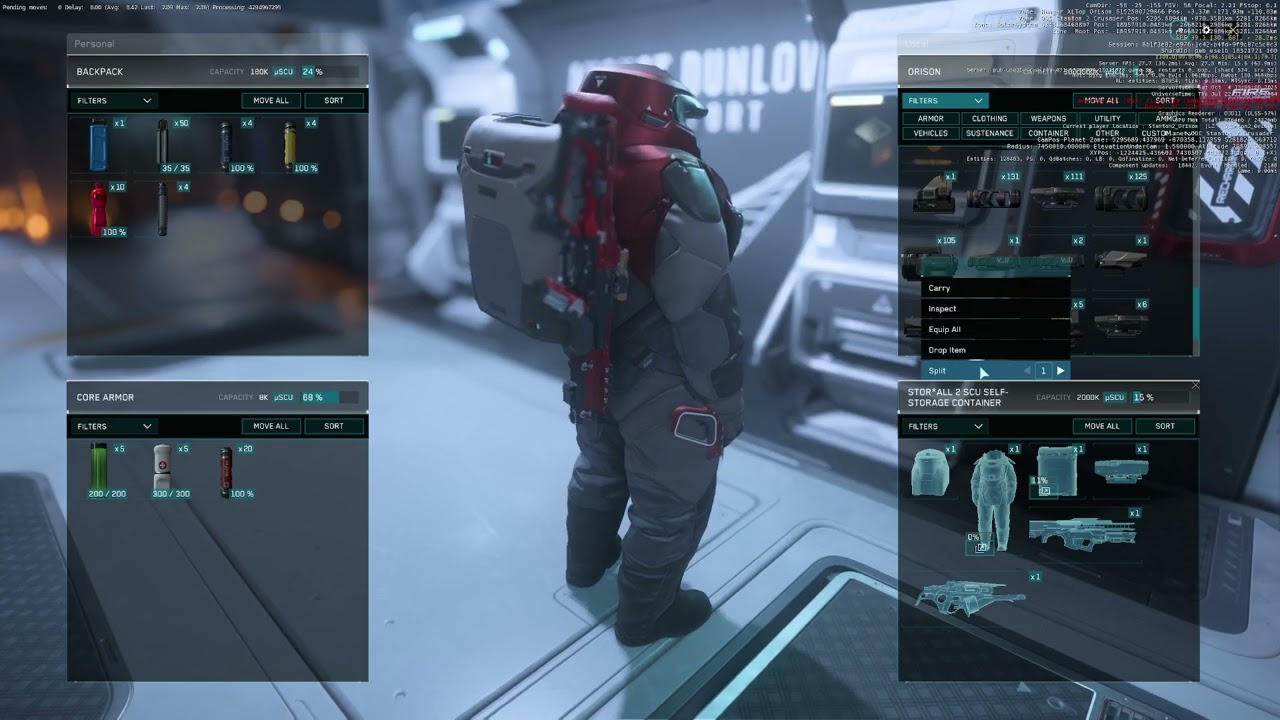The width and height of the screenshot is (1280, 720).
Task: Filter Orison inventory by Vehicles
Action: tap(930, 133)
